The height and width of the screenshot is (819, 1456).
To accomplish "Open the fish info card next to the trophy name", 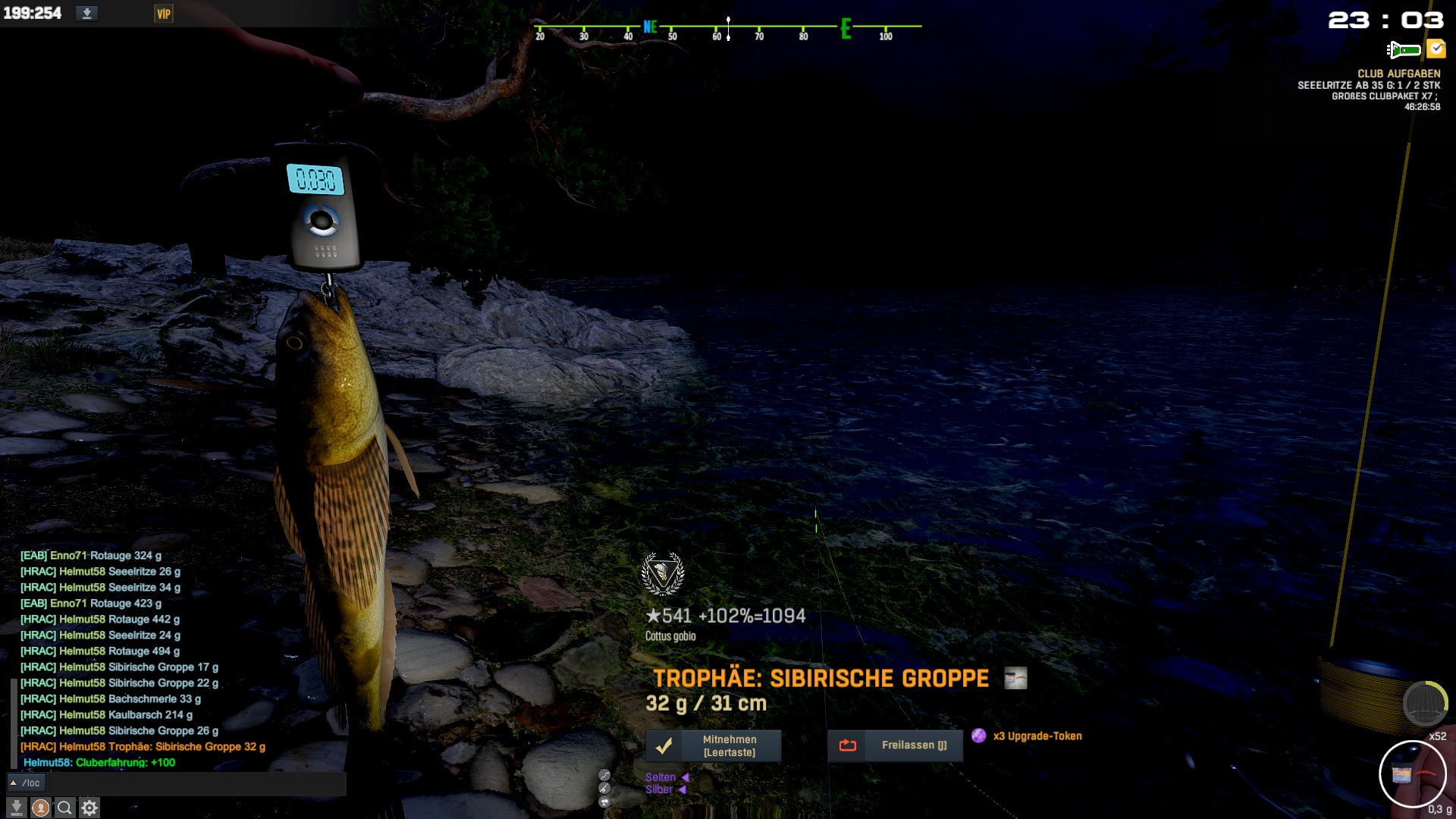I will 1015,678.
